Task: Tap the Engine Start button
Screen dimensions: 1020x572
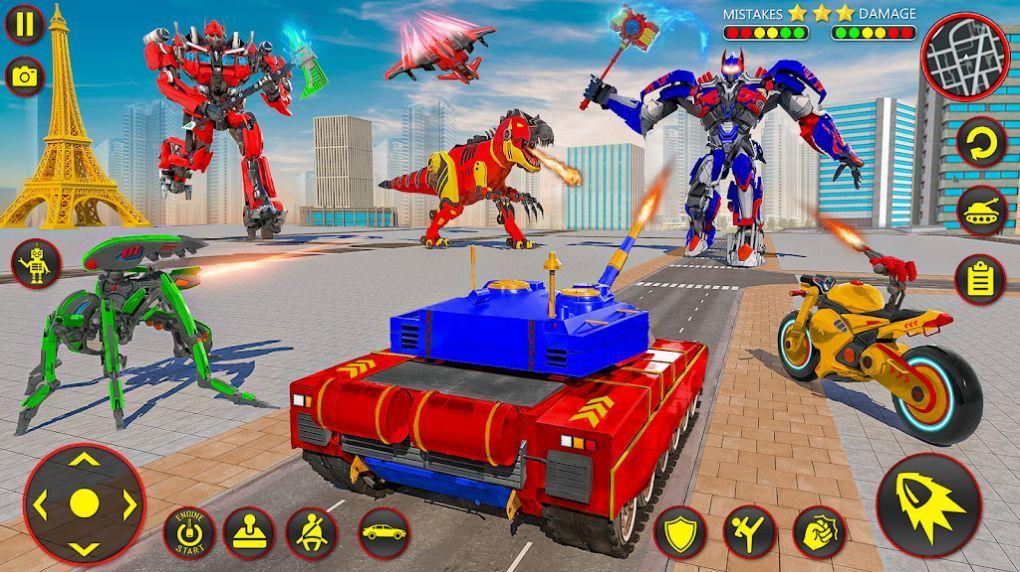Action: click(x=189, y=532)
